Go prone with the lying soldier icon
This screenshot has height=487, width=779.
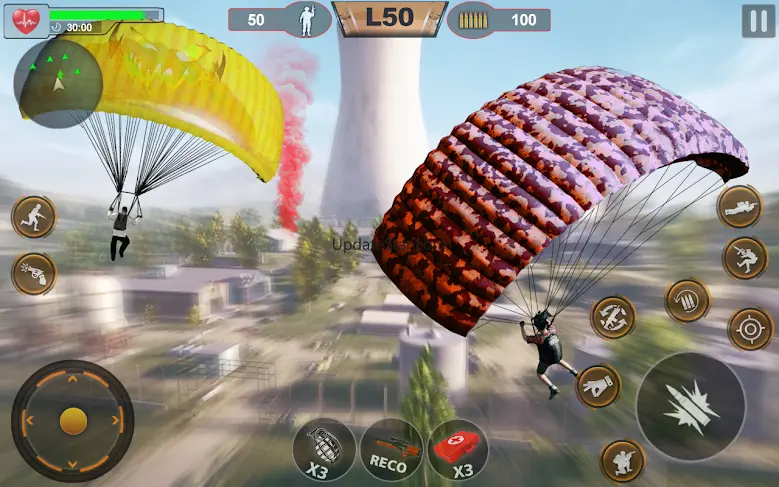740,207
